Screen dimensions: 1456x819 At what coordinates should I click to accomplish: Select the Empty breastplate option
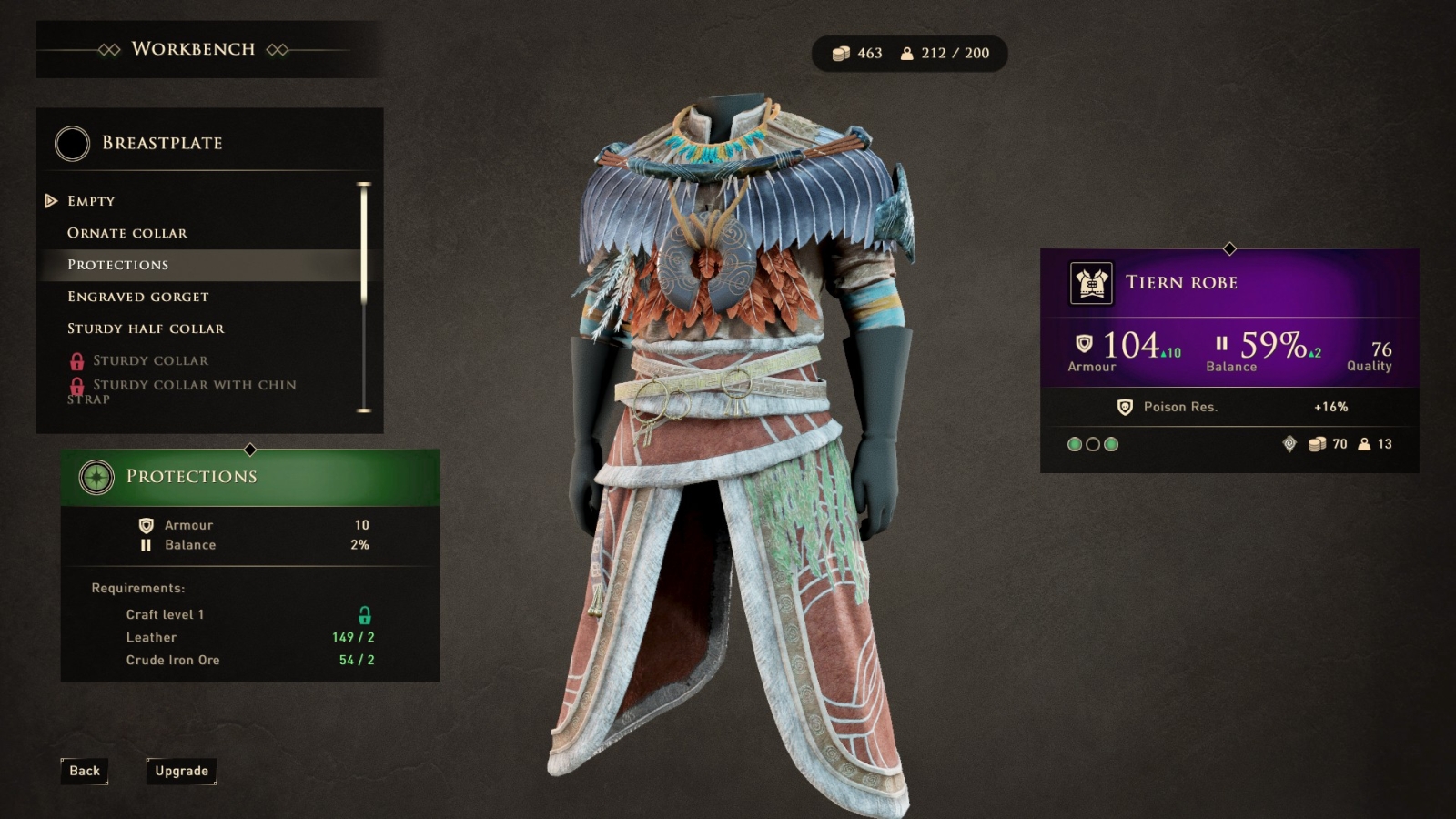point(91,201)
